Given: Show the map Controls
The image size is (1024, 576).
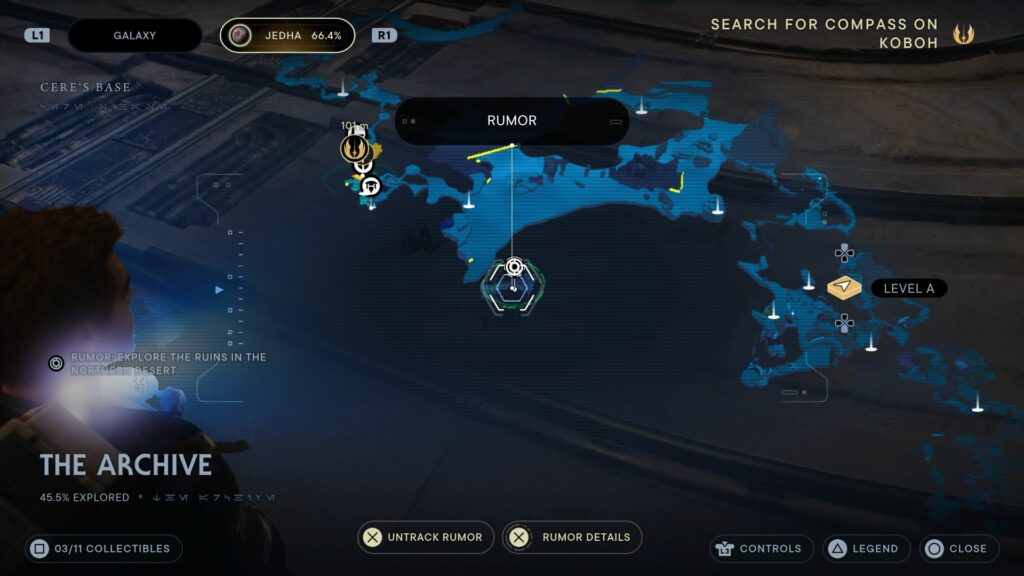Looking at the screenshot, I should pyautogui.click(x=758, y=549).
